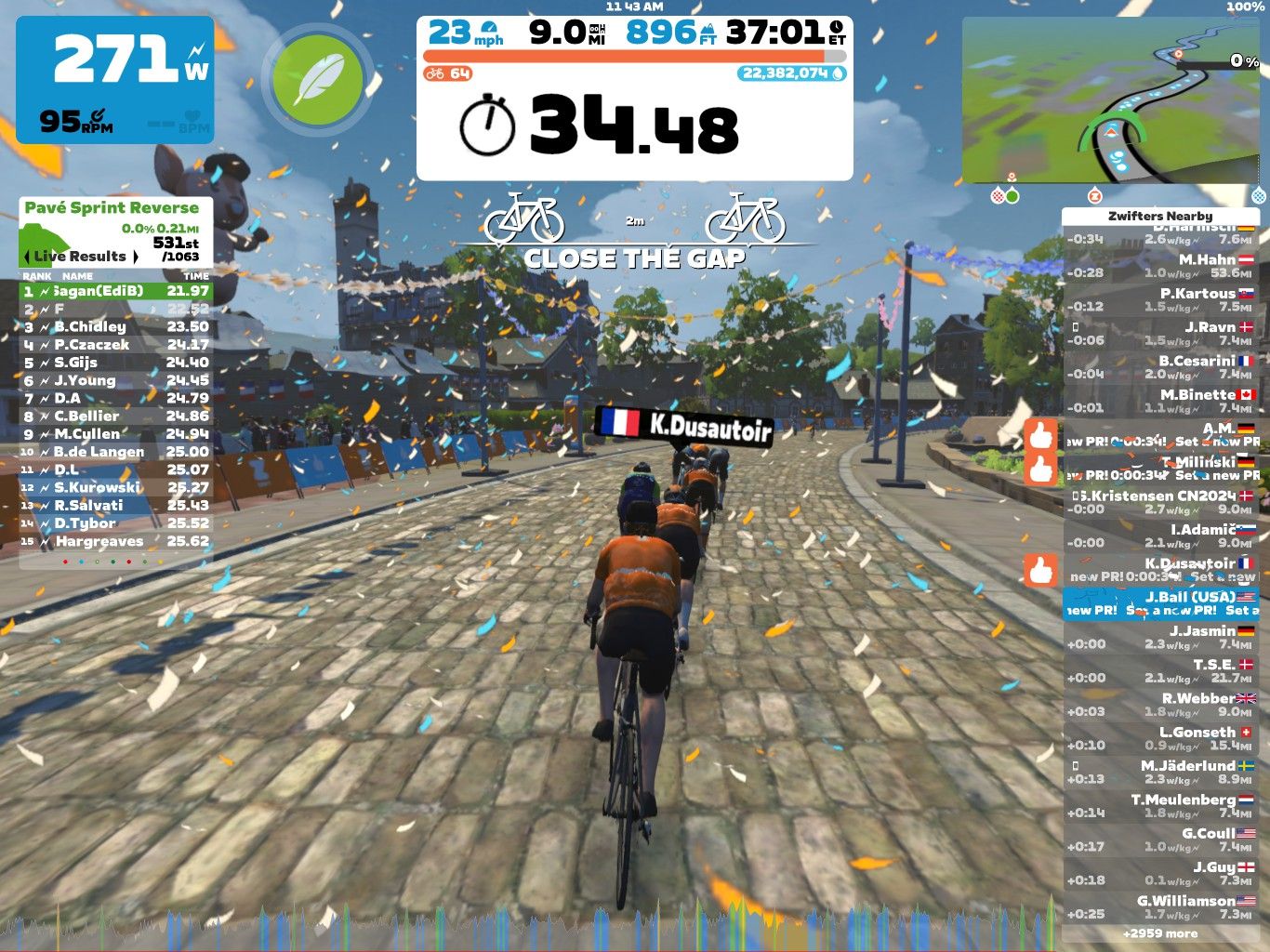1270x952 pixels.
Task: Select first-place Sagan(EdiB) leaderboard row
Action: pos(116,291)
